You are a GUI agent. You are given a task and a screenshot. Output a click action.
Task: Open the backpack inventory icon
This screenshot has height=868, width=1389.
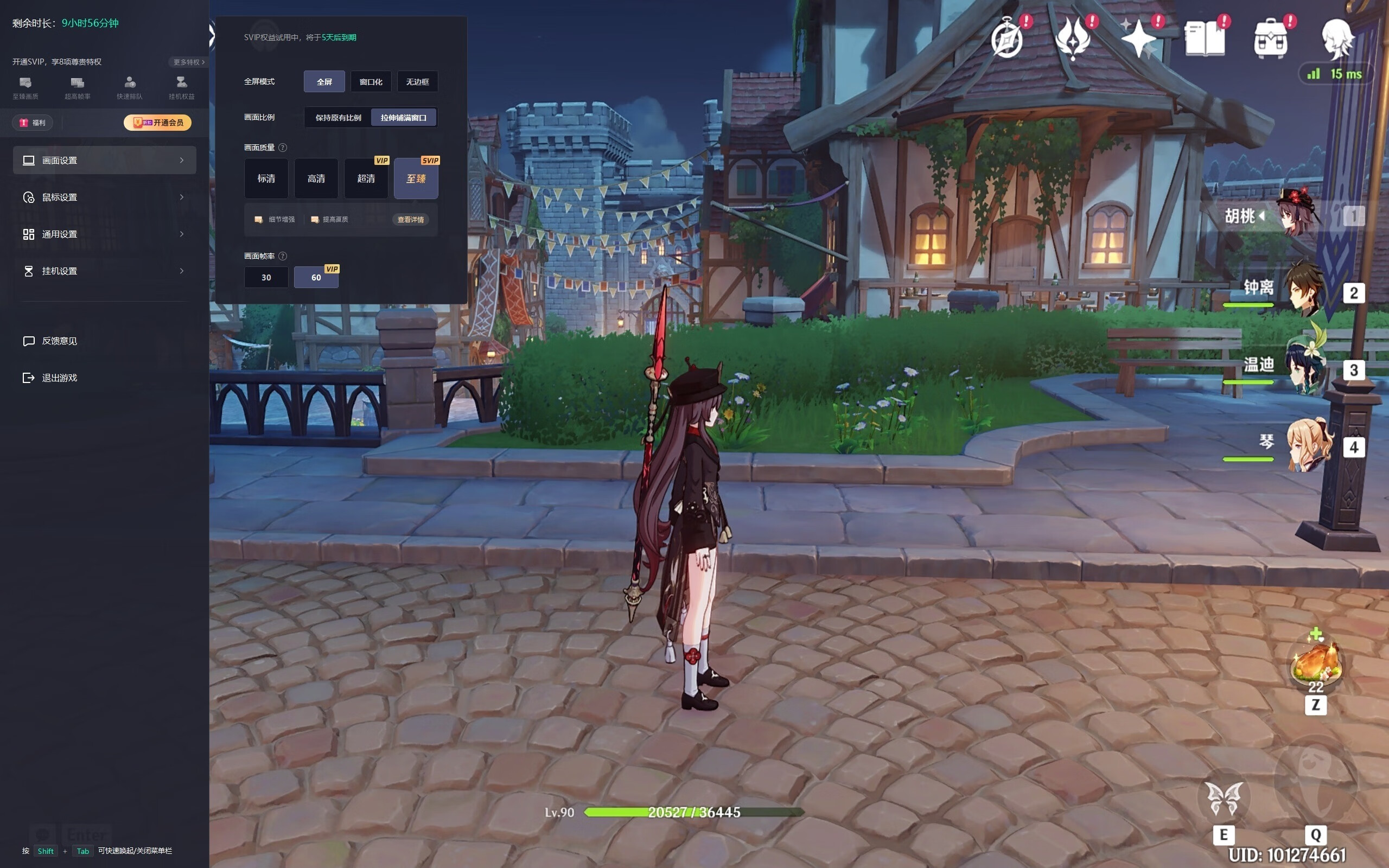(x=1270, y=39)
